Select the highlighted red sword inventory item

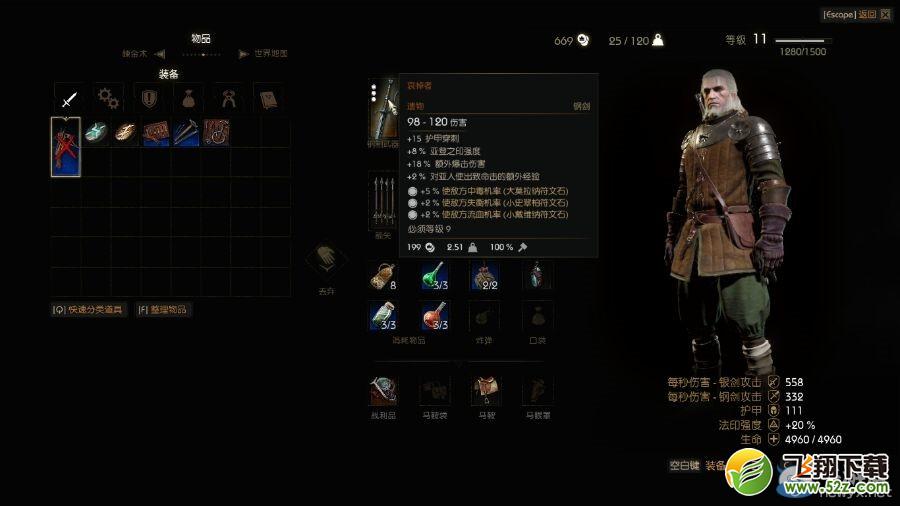point(66,146)
